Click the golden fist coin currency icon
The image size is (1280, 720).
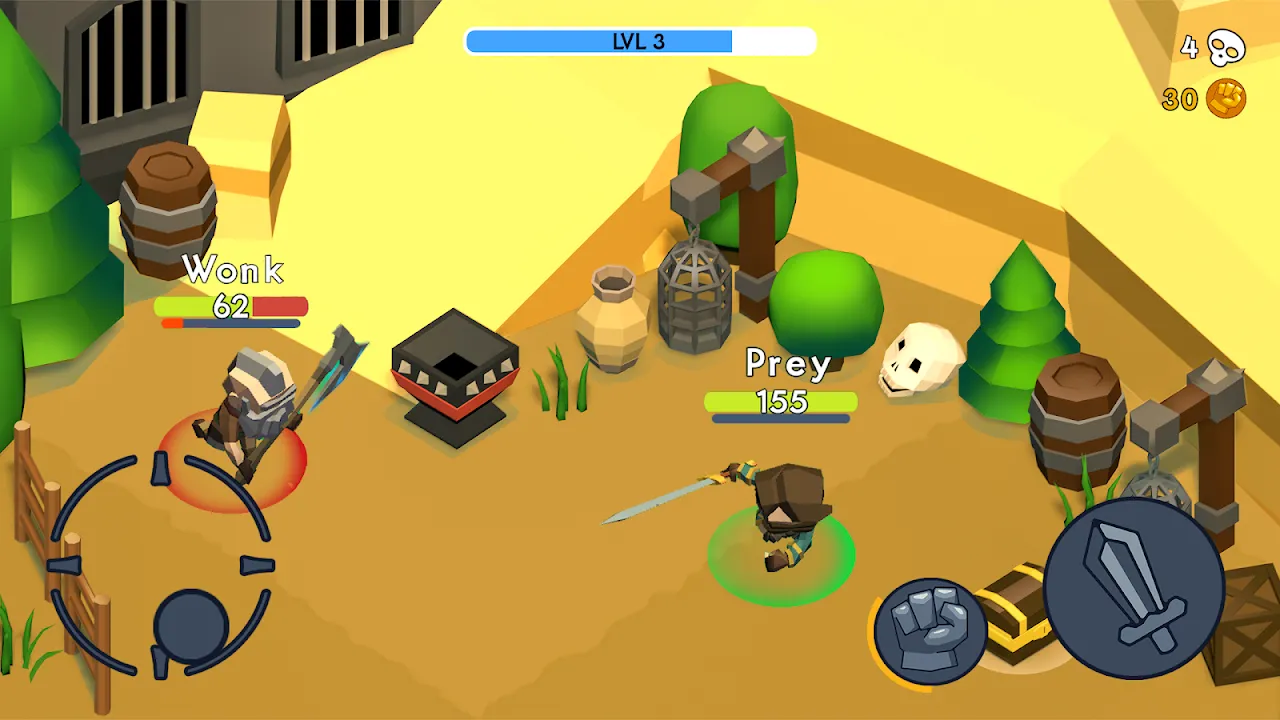pyautogui.click(x=1228, y=98)
